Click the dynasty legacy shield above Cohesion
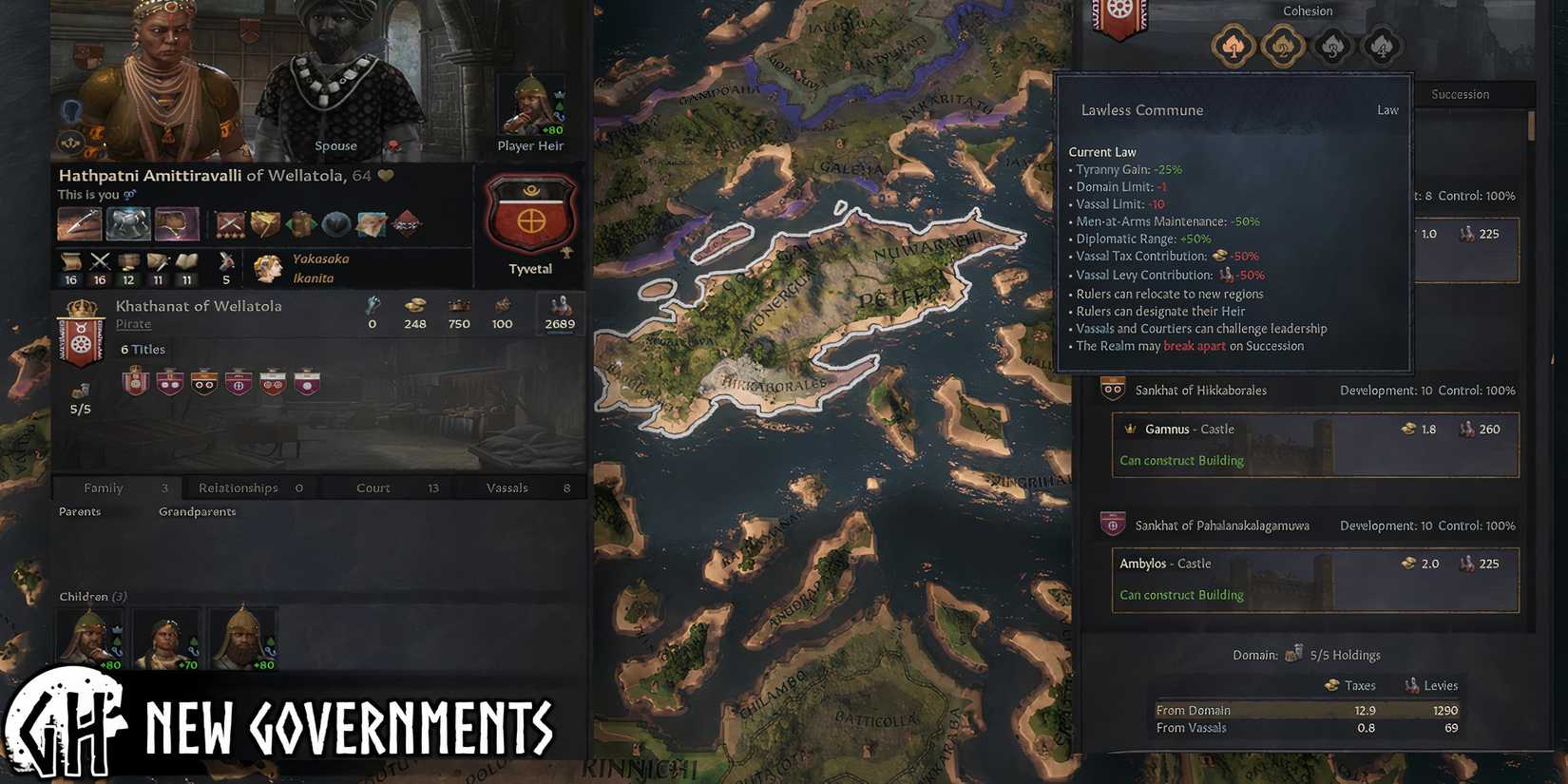 (1119, 21)
